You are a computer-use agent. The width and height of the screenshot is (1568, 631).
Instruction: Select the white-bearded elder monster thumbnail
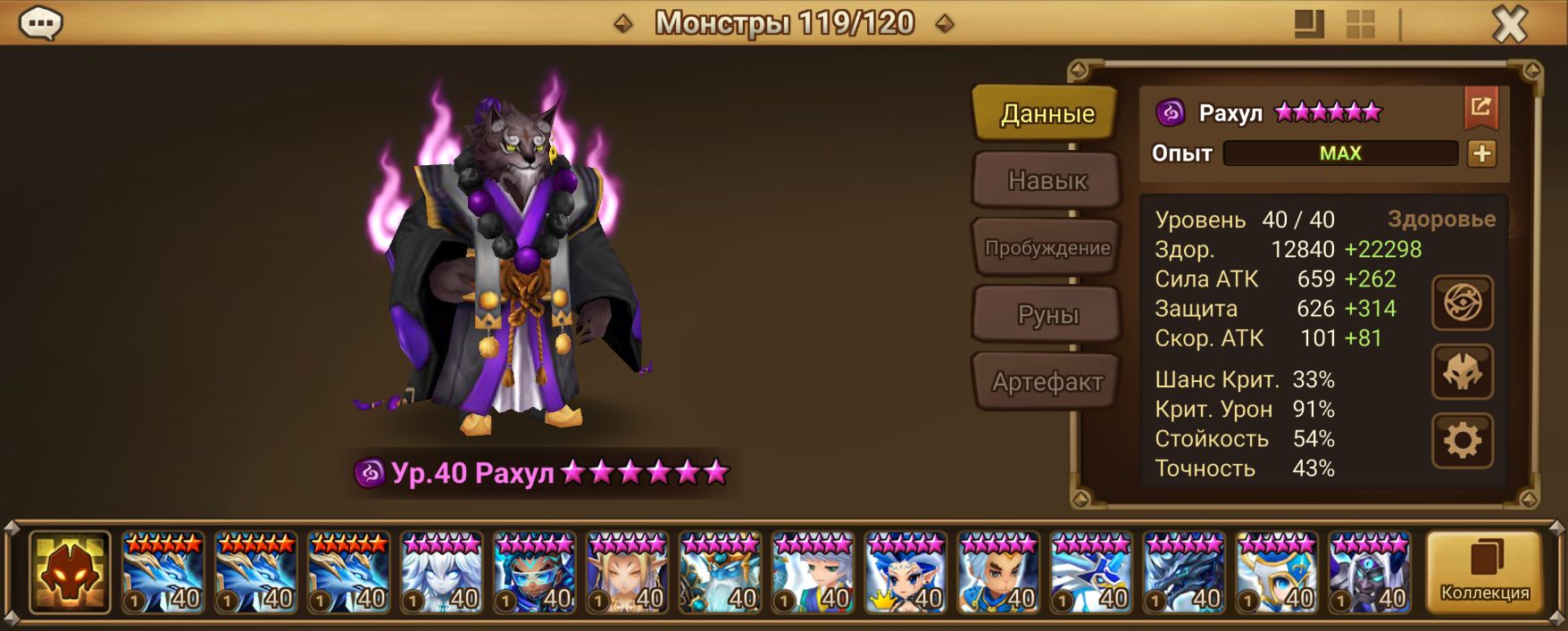click(x=720, y=572)
